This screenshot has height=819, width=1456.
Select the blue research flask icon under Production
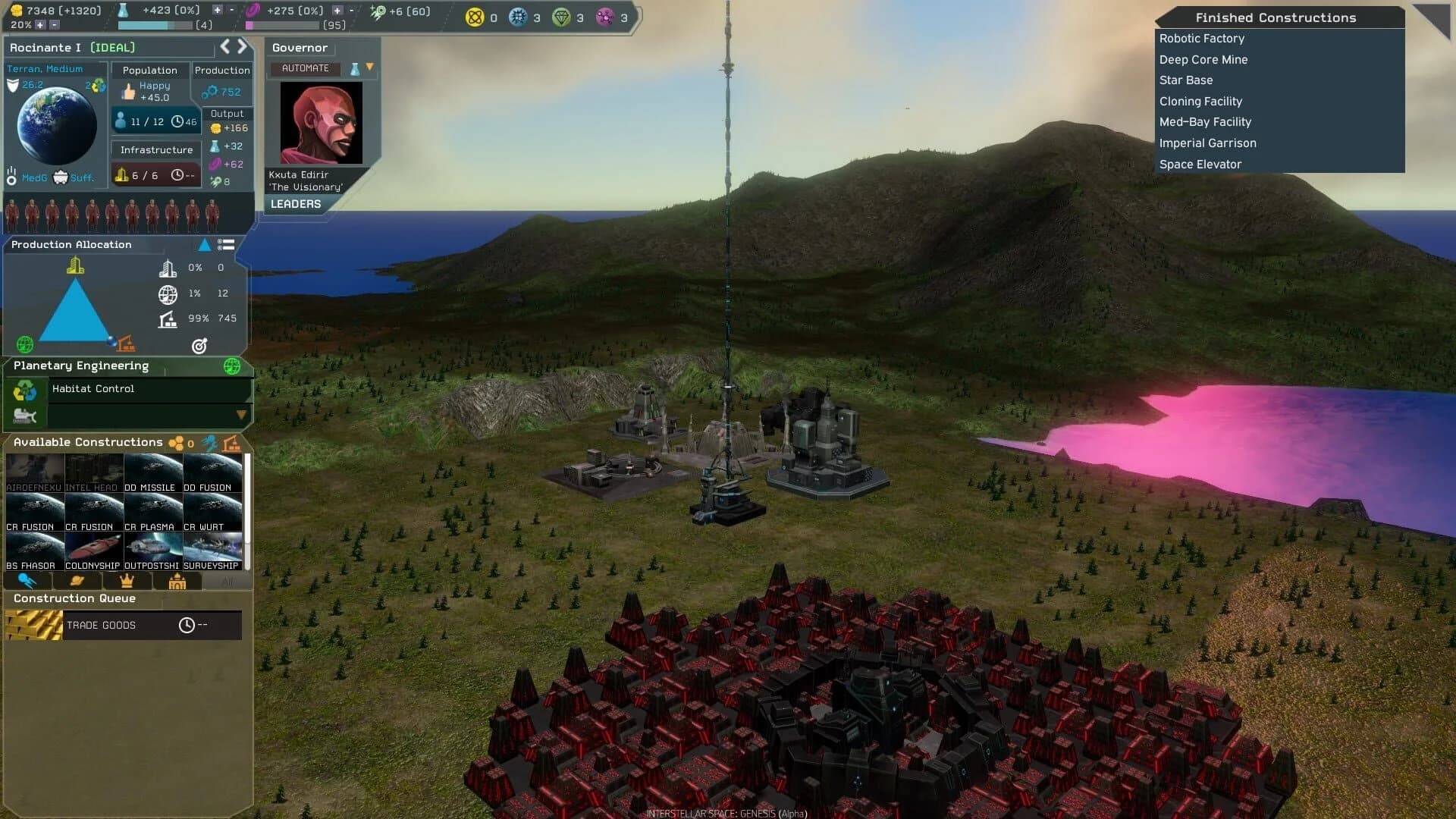tap(215, 146)
